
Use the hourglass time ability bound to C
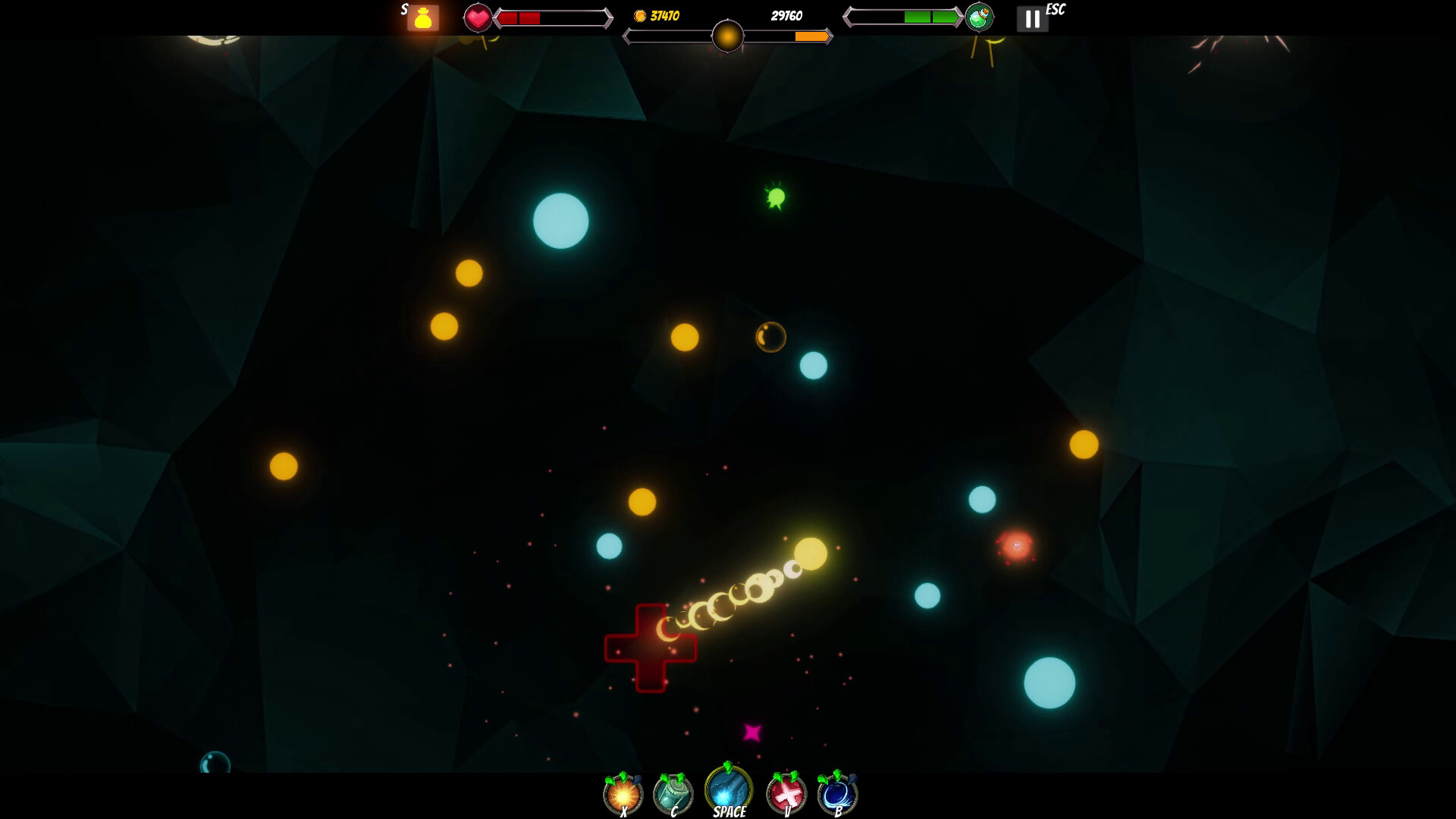point(673,794)
